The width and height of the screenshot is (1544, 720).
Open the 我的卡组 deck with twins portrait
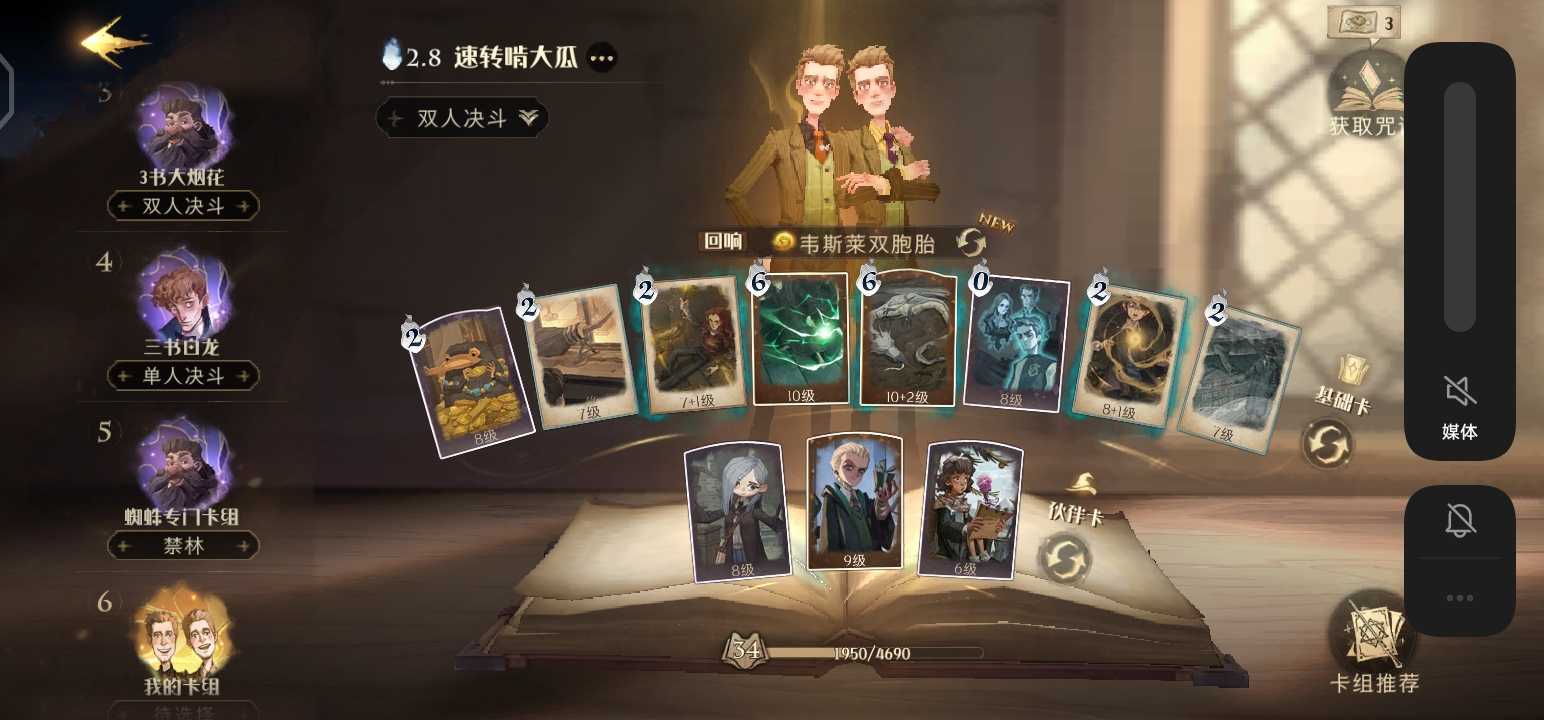pos(185,636)
